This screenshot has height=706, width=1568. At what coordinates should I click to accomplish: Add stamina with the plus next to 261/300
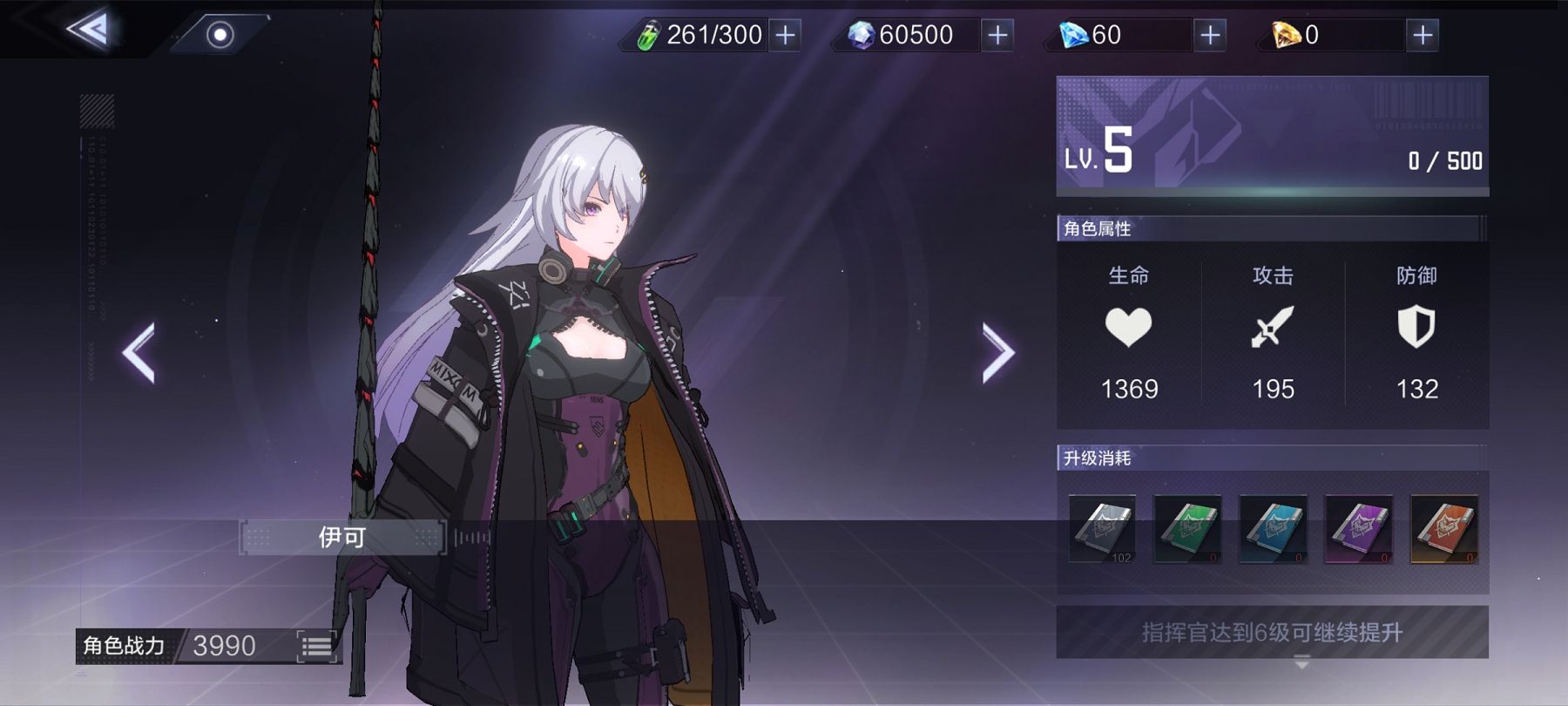pos(785,35)
